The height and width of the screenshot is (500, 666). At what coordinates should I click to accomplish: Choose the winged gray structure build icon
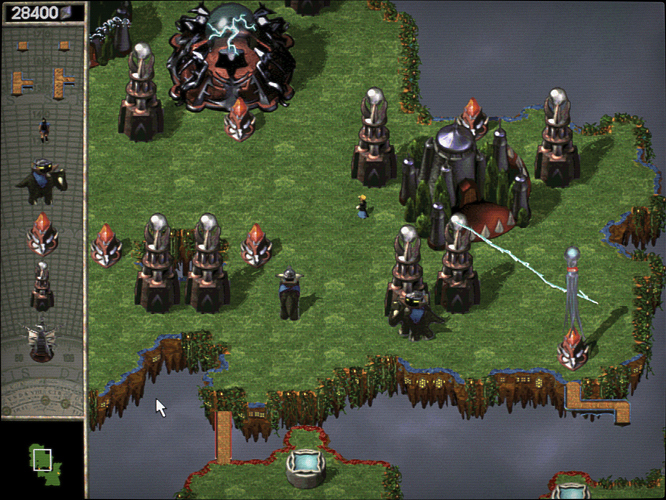[42, 343]
